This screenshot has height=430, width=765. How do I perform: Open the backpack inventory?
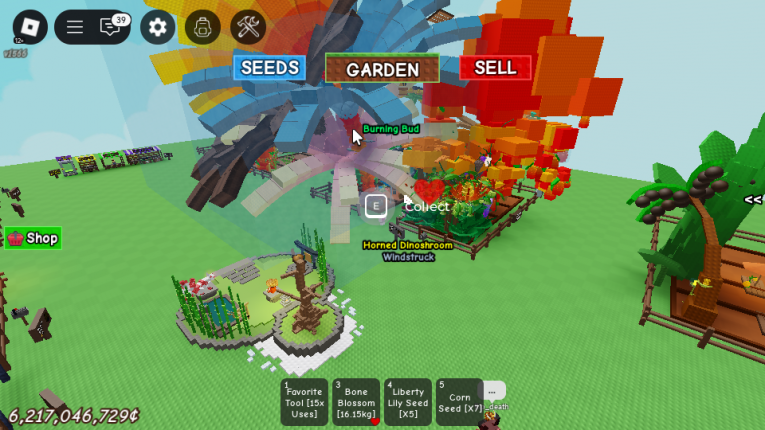coord(203,27)
